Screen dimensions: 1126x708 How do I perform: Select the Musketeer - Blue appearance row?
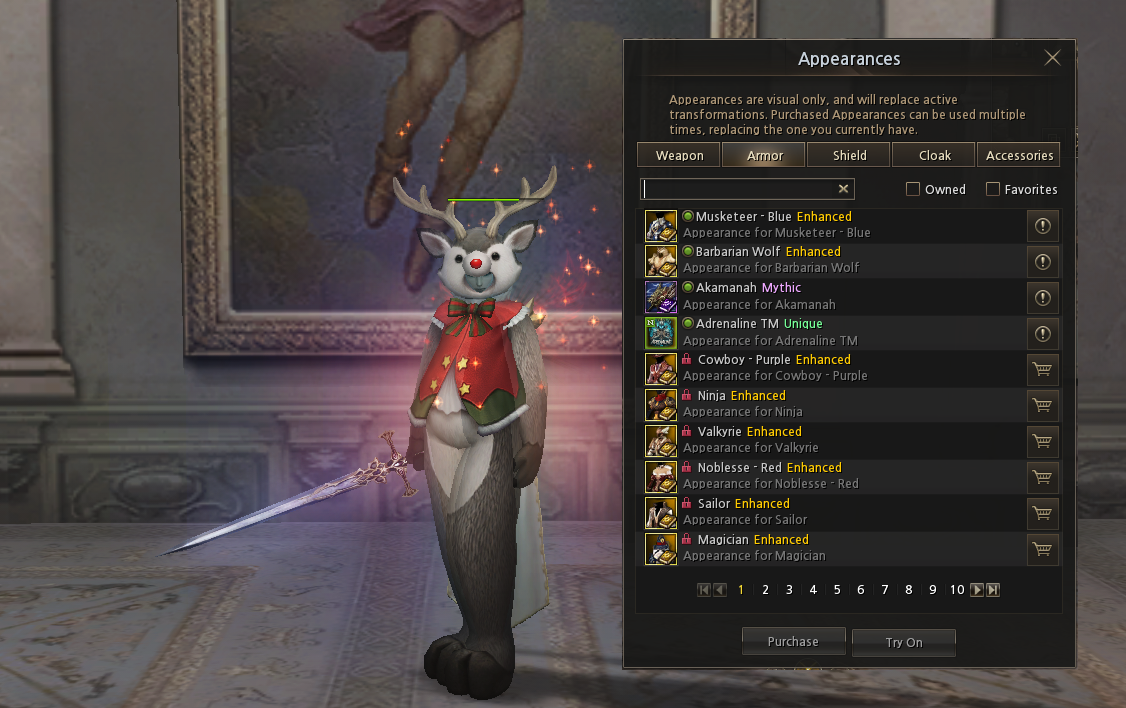coord(780,225)
